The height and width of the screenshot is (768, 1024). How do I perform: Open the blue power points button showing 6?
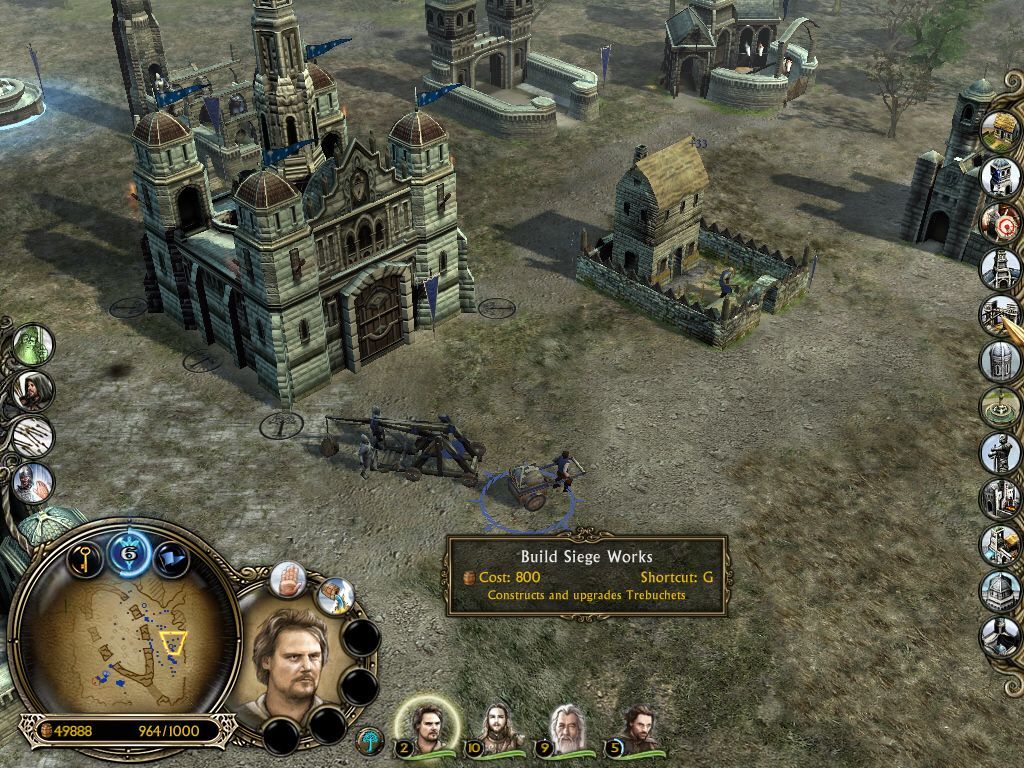click(129, 551)
